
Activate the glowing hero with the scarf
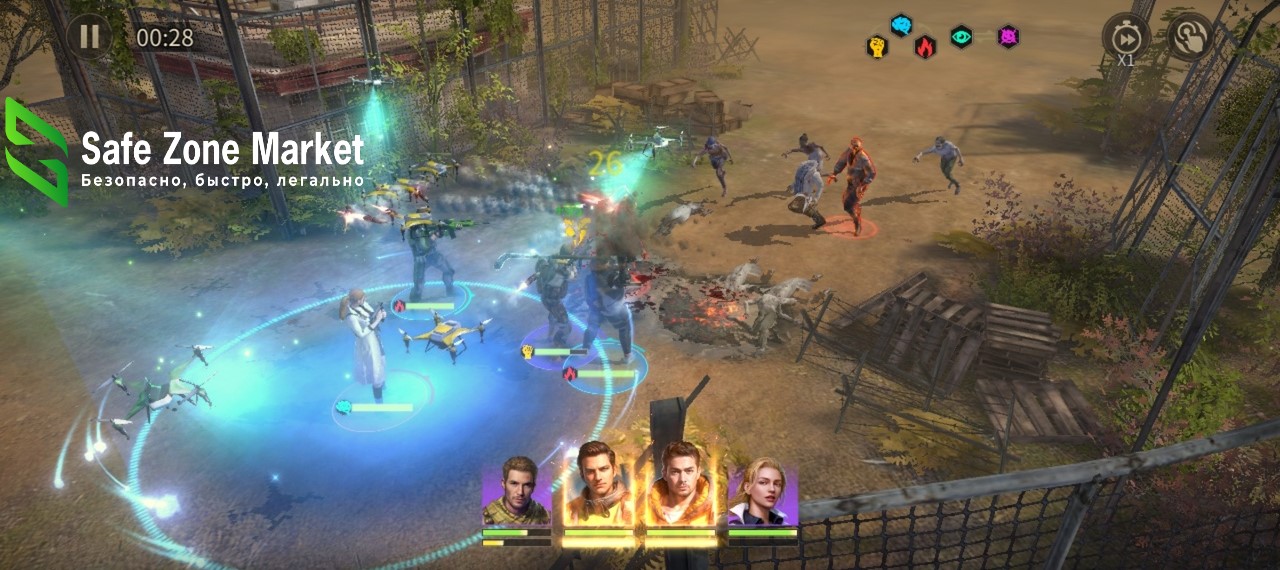(x=598, y=487)
